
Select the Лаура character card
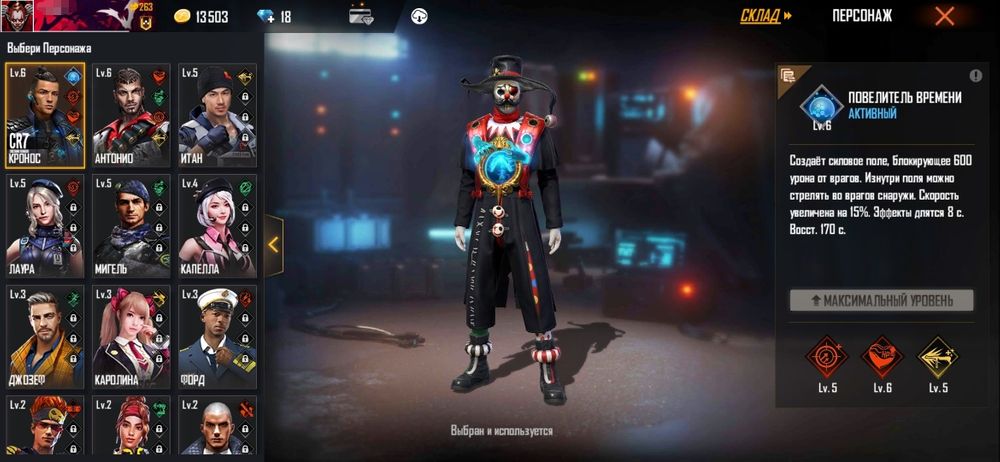point(45,225)
